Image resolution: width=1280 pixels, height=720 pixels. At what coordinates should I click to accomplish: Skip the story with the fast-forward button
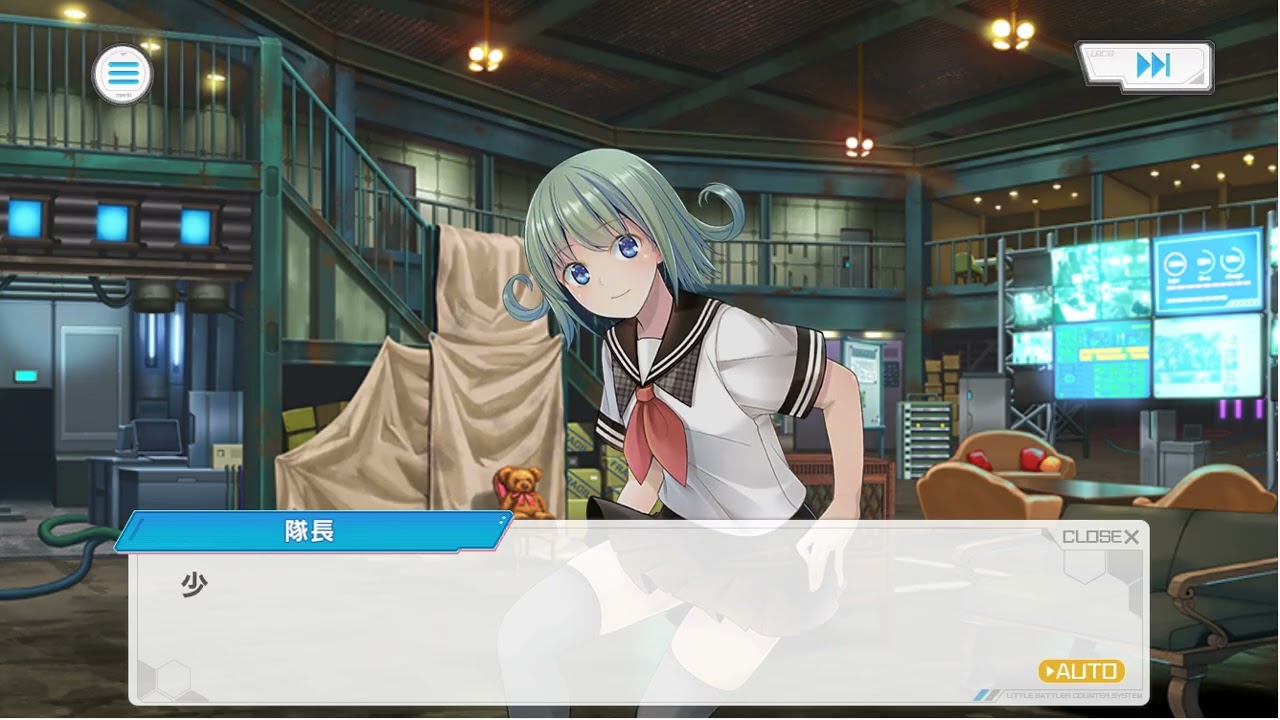point(1146,67)
